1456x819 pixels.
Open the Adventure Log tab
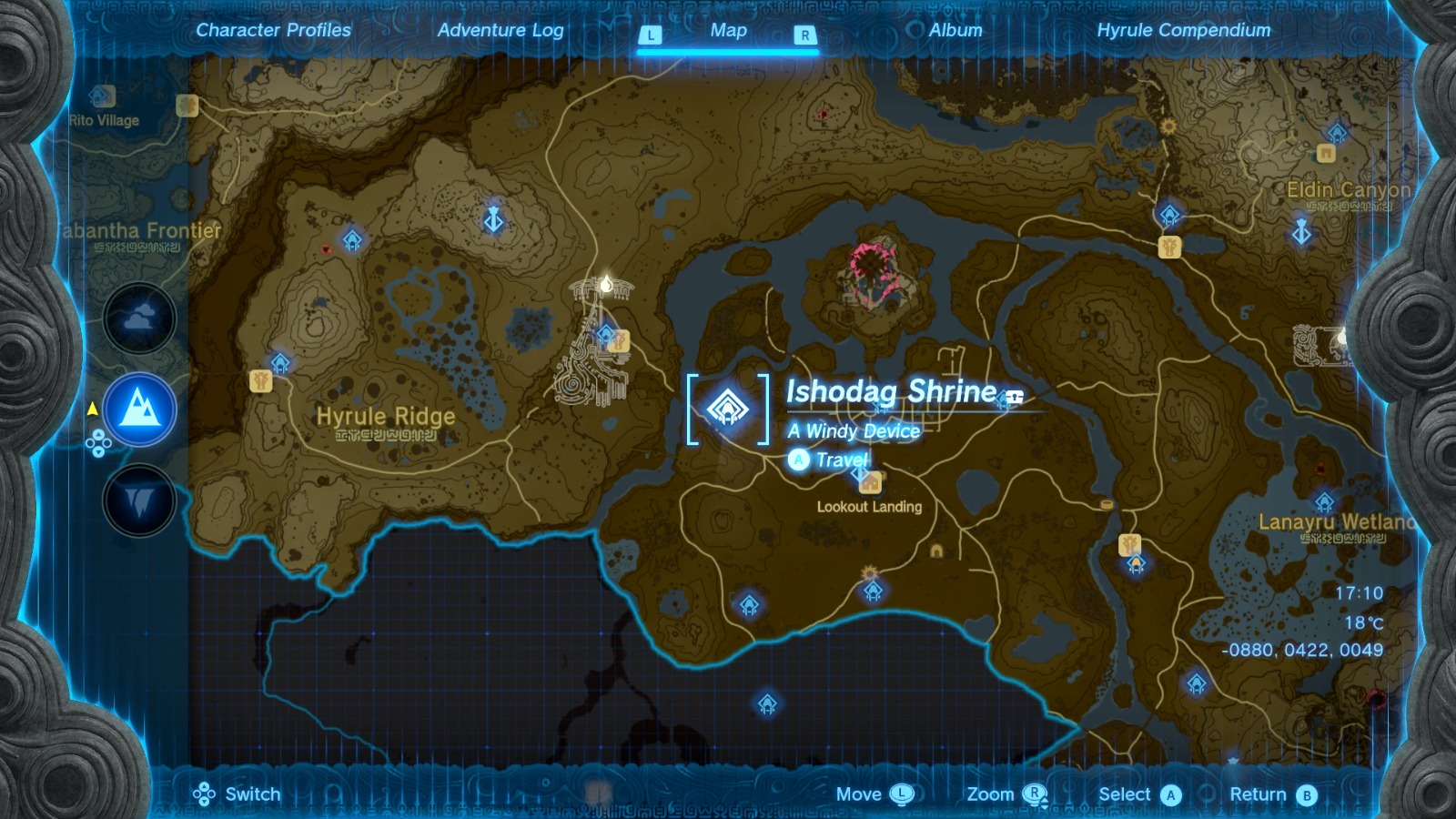pyautogui.click(x=500, y=29)
